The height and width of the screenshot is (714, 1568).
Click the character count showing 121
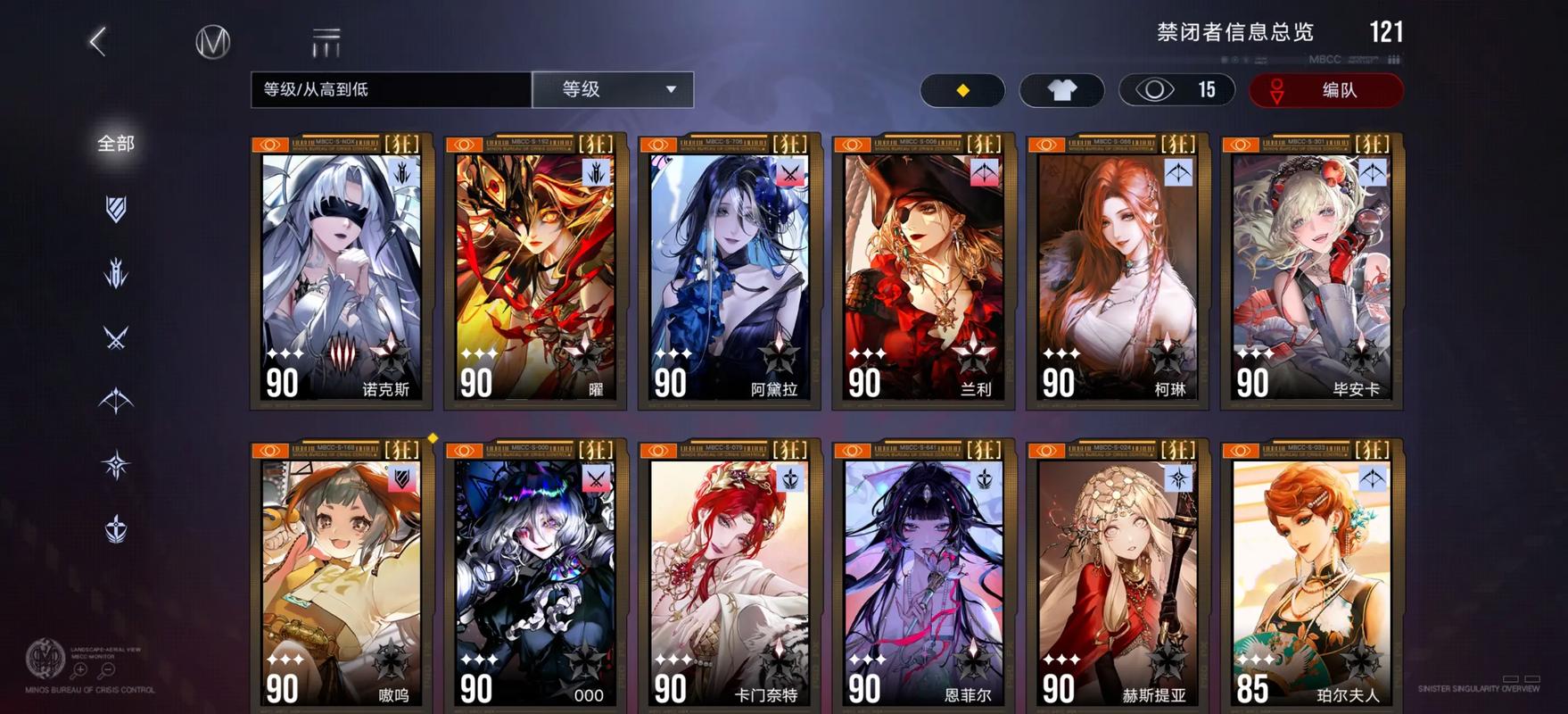click(x=1388, y=32)
